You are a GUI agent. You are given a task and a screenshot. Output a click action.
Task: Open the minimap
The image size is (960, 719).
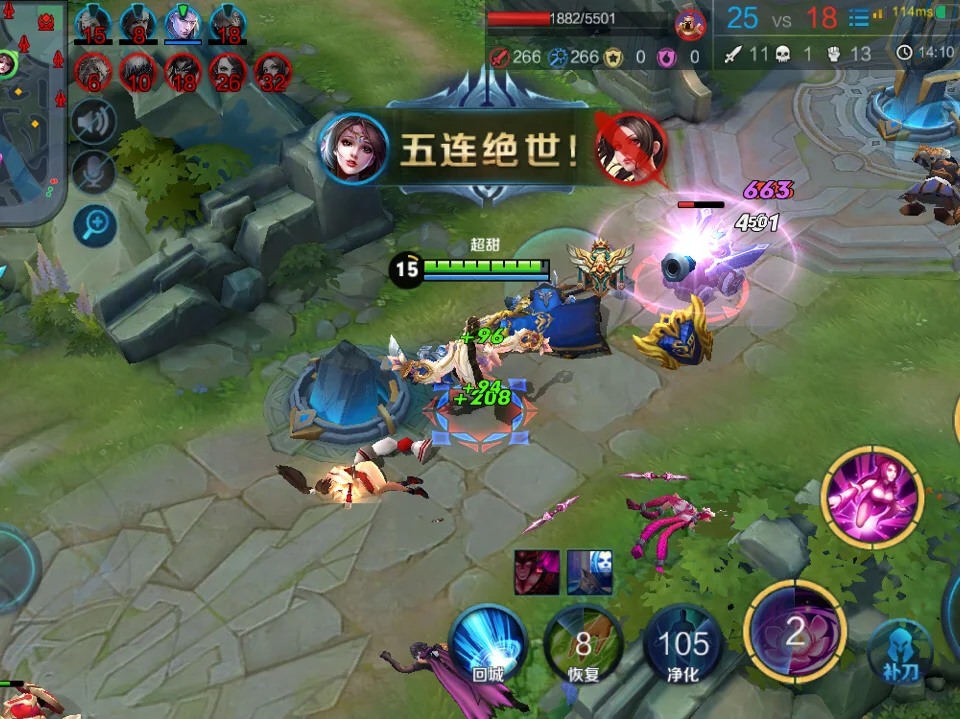coord(30,110)
